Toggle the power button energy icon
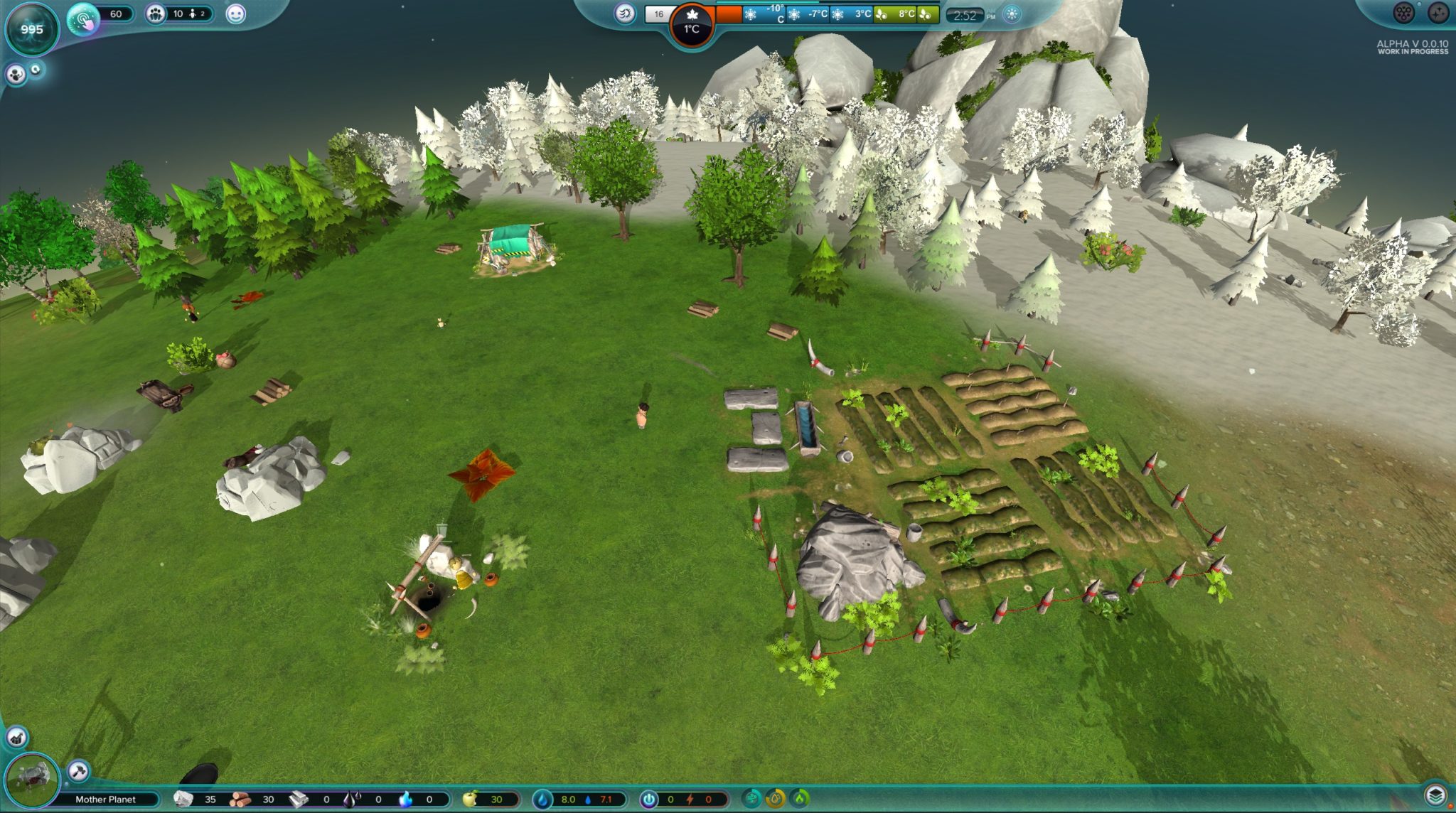 (648, 799)
